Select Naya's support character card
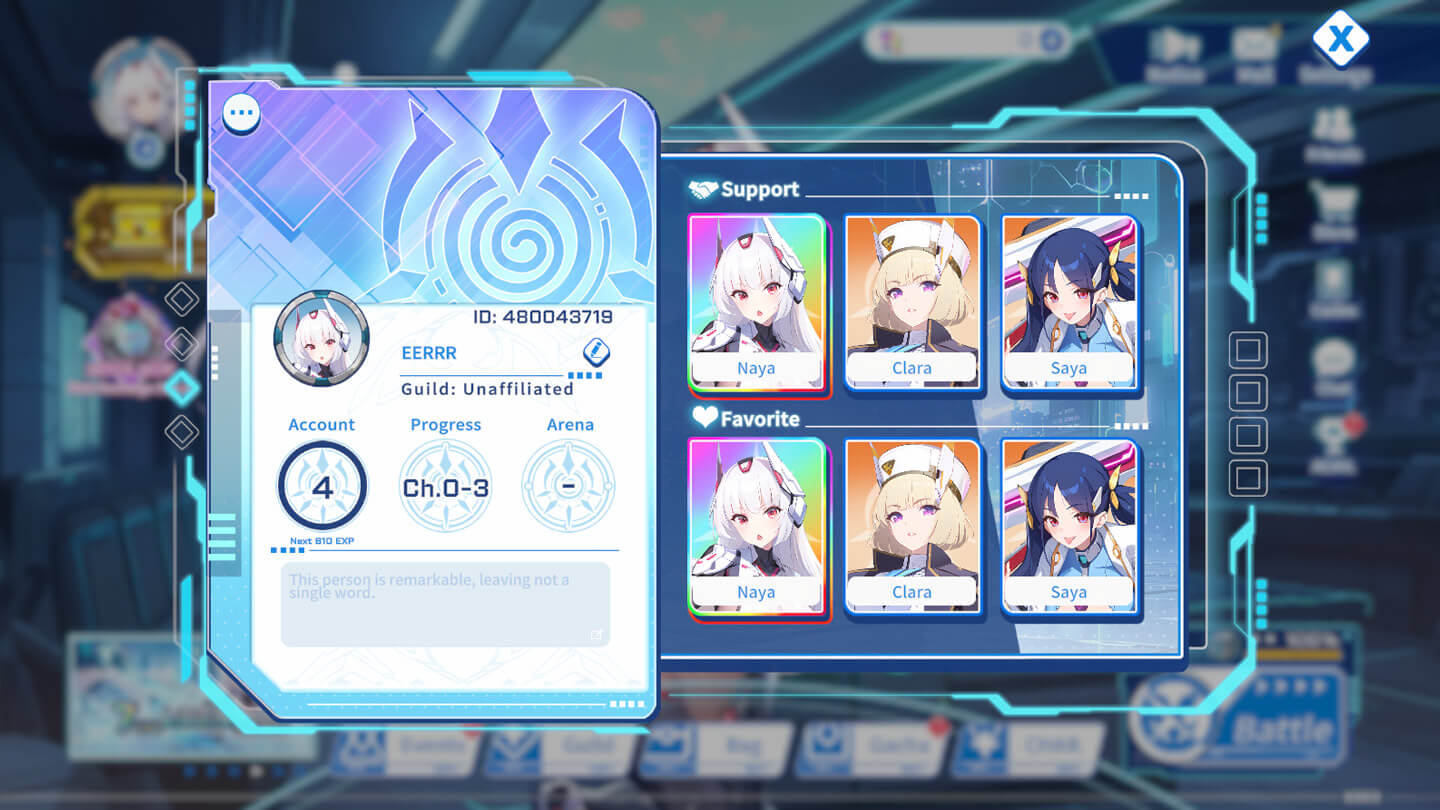The image size is (1440, 810). point(758,300)
